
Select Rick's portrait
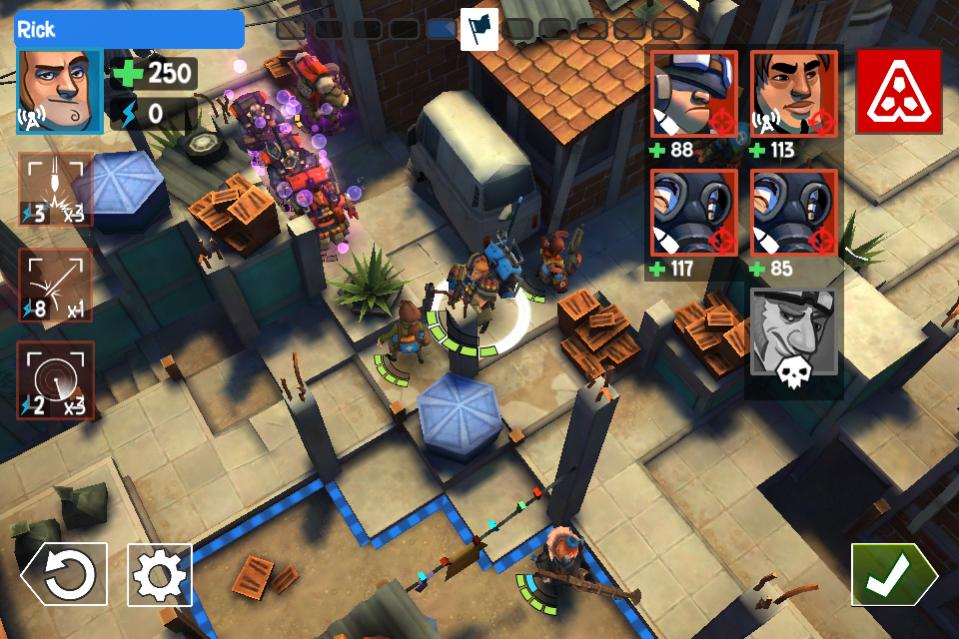(59, 91)
